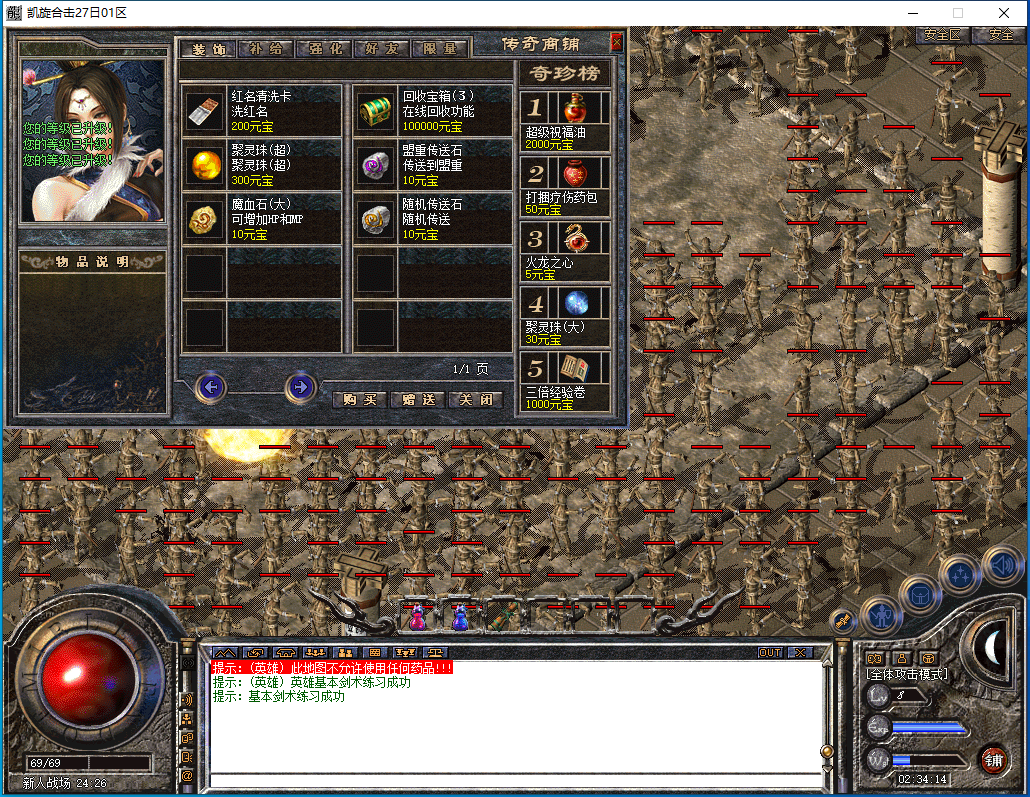Choose the 盟重传送石 item
This screenshot has height=797, width=1030.
click(x=432, y=165)
